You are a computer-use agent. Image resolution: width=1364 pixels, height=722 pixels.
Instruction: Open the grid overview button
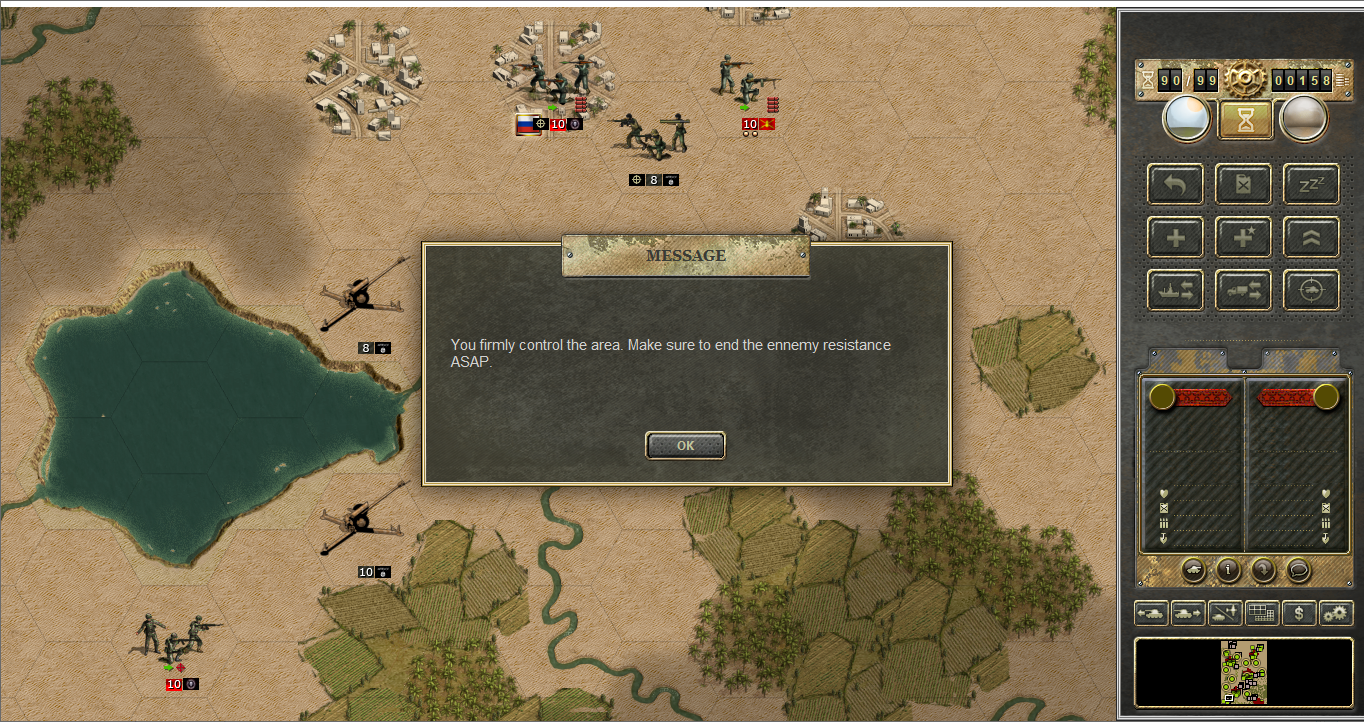[1262, 612]
